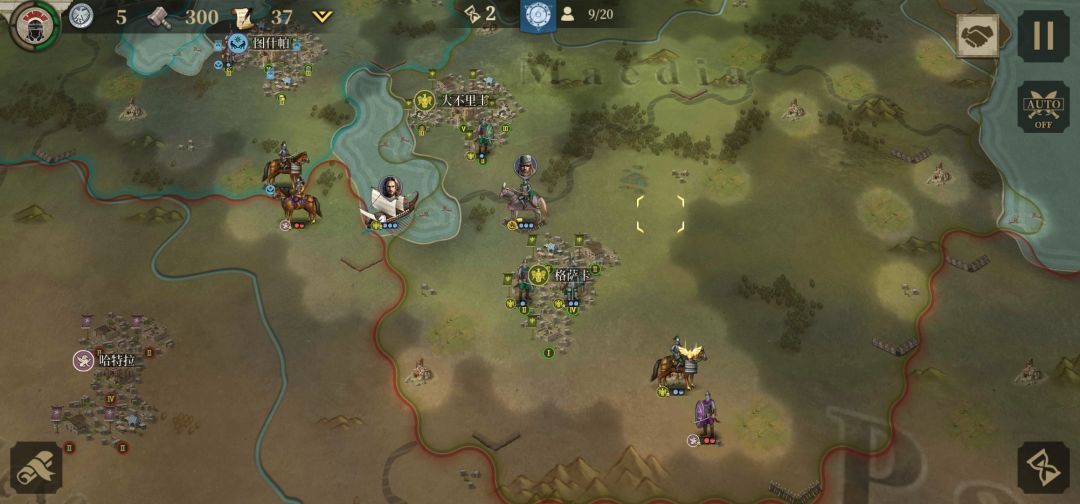Select the cavalry unit with golden eagle
The width and height of the screenshot is (1080, 504).
click(x=679, y=366)
